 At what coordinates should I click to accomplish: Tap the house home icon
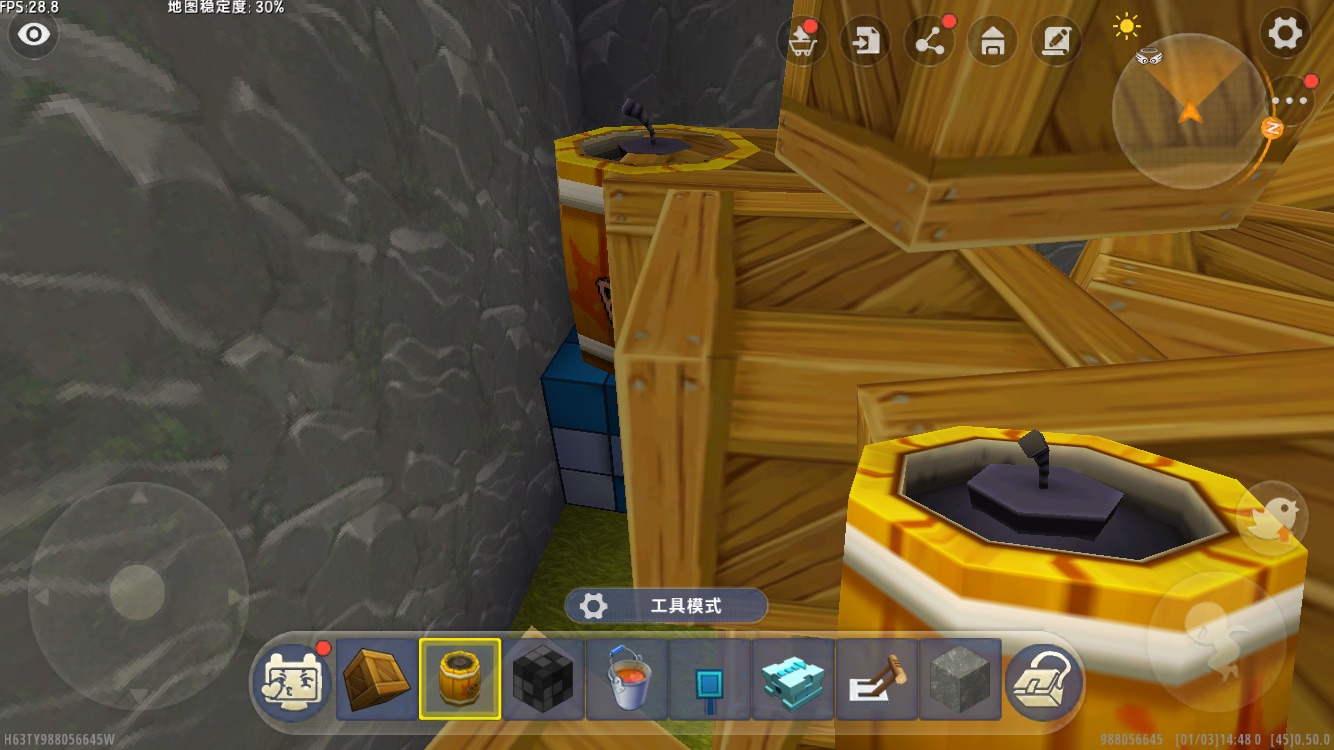click(993, 42)
